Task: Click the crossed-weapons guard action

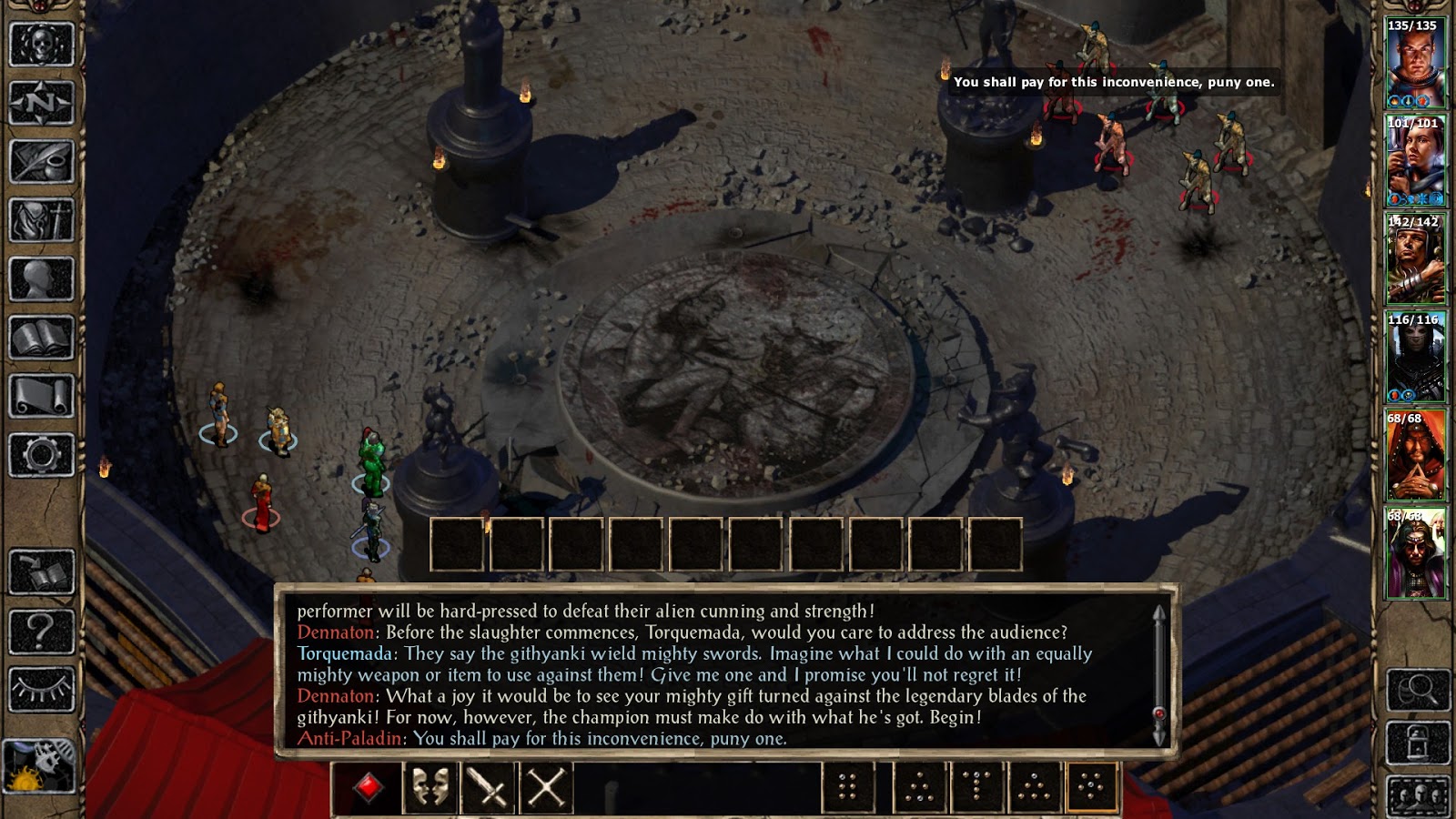Action: (x=545, y=788)
